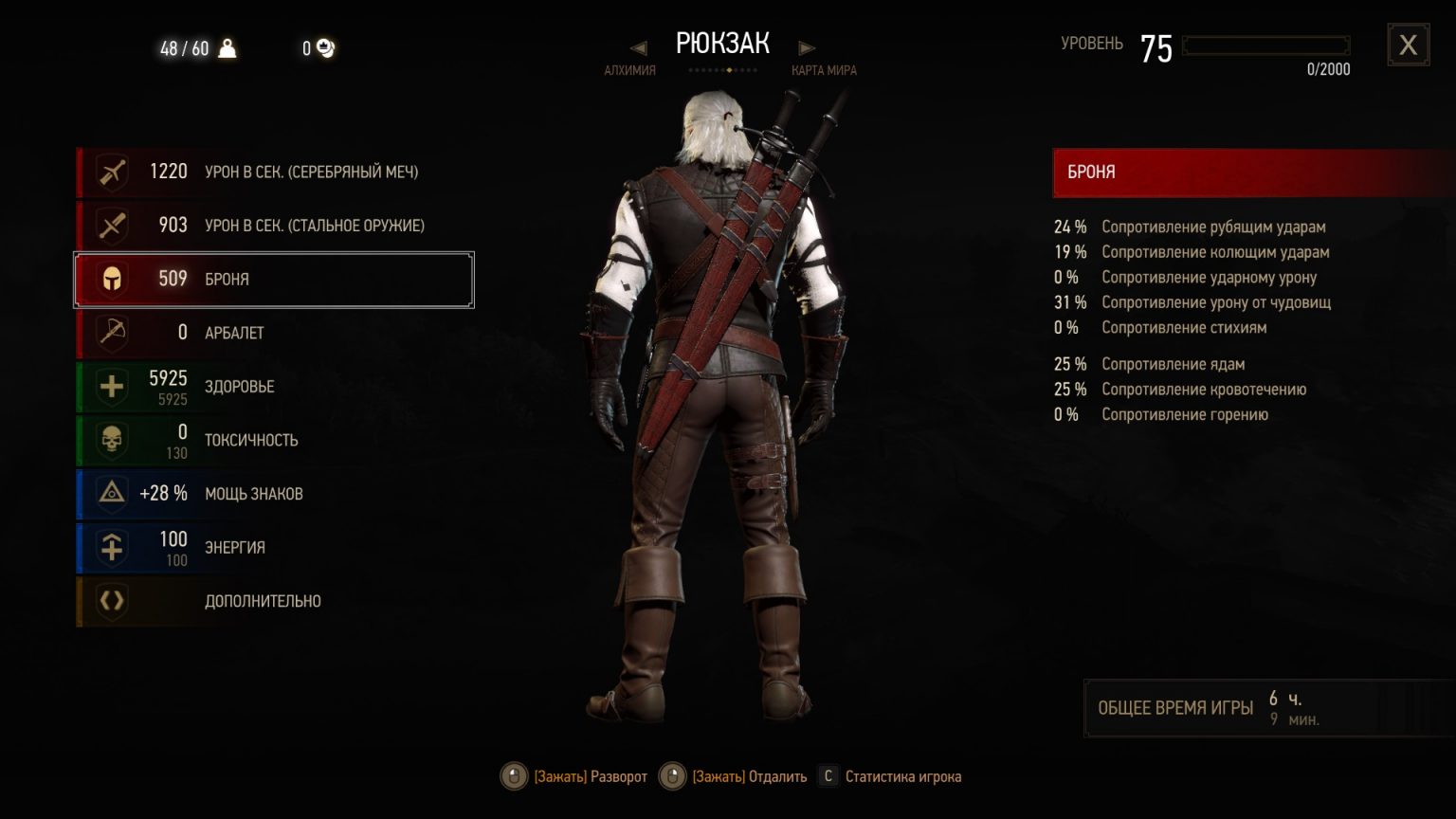The image size is (1456, 819).
Task: Open the Энергия stamina stat row
Action: point(275,547)
